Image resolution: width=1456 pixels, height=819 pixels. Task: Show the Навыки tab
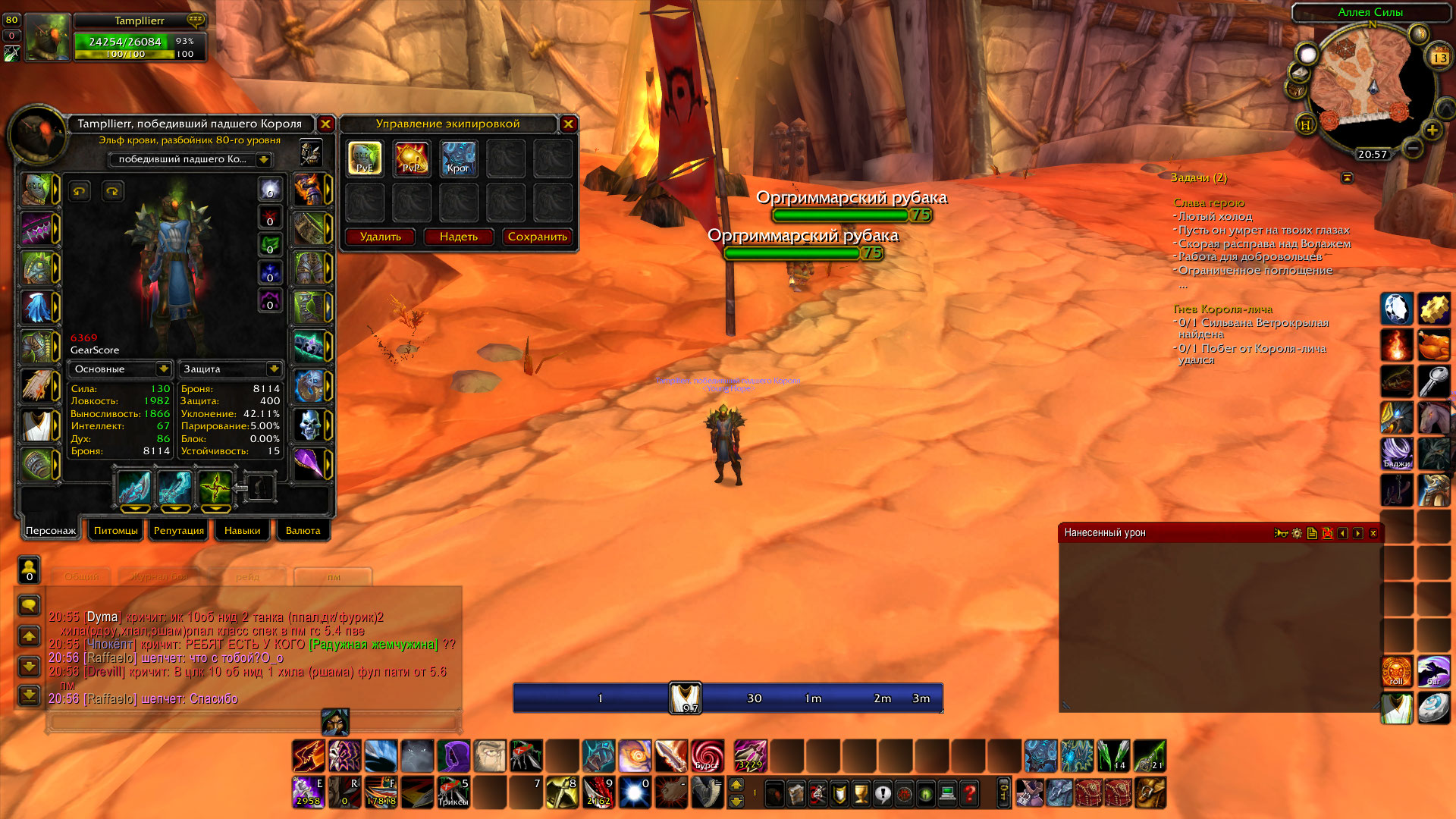click(x=243, y=530)
